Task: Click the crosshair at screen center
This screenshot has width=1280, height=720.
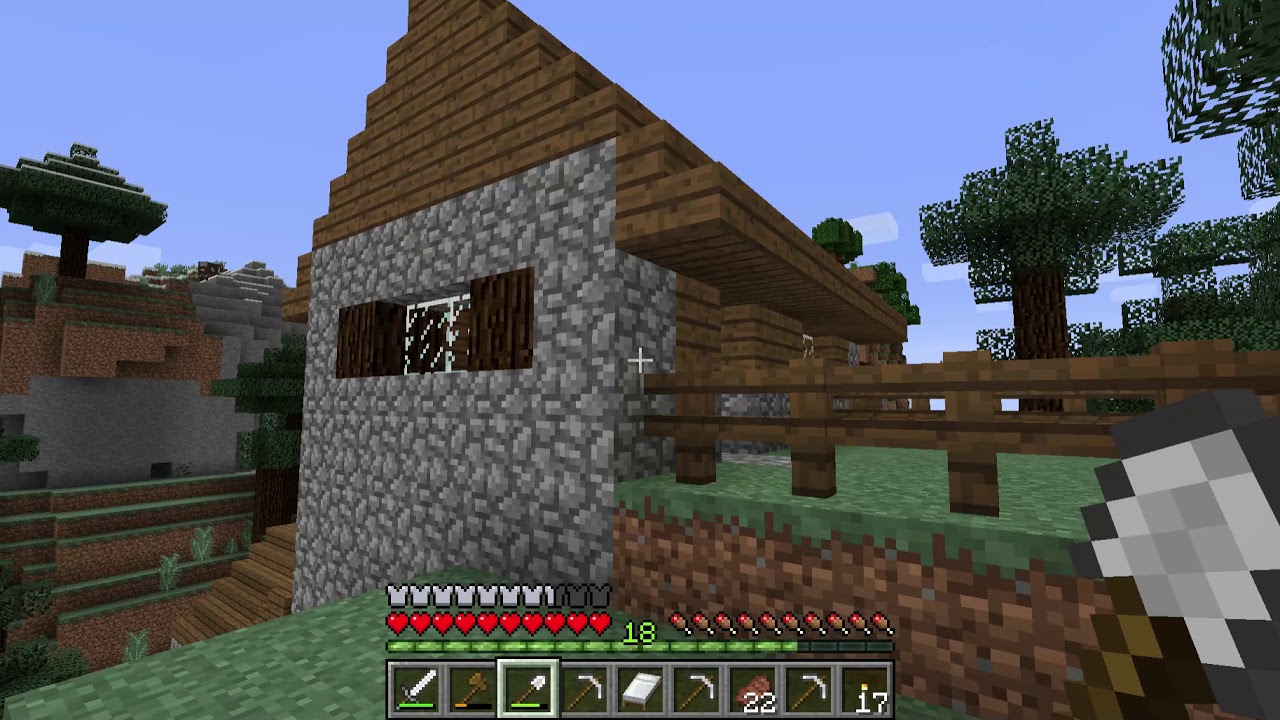Action: point(640,360)
